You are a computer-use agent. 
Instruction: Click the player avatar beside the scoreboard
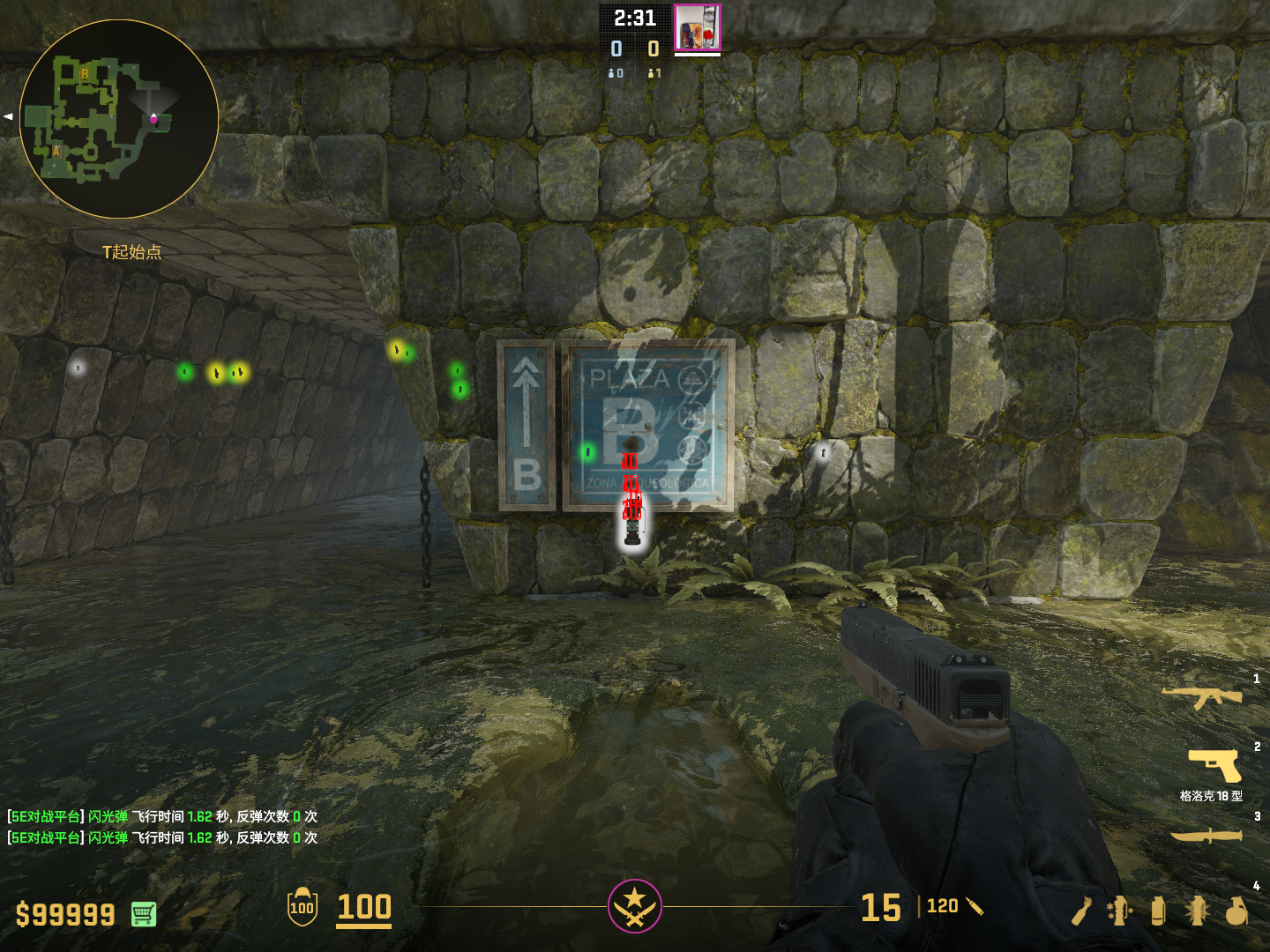coord(697,27)
